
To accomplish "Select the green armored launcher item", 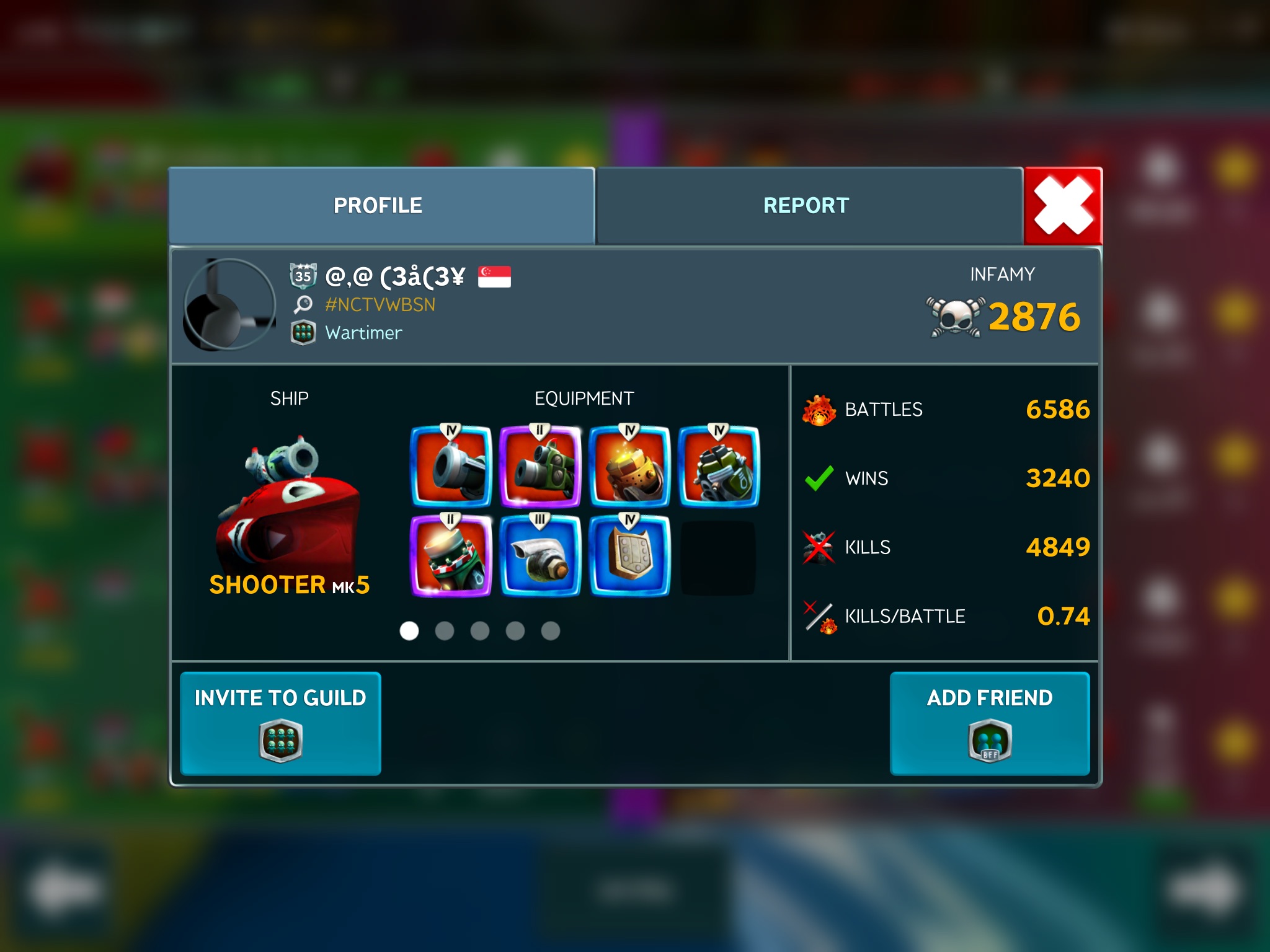I will [719, 466].
